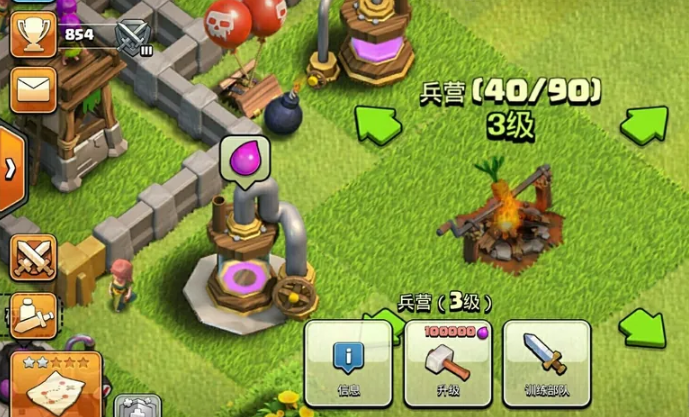The height and width of the screenshot is (417, 689).
Task: Upgrade the army camp with the hammer button
Action: [x=446, y=361]
